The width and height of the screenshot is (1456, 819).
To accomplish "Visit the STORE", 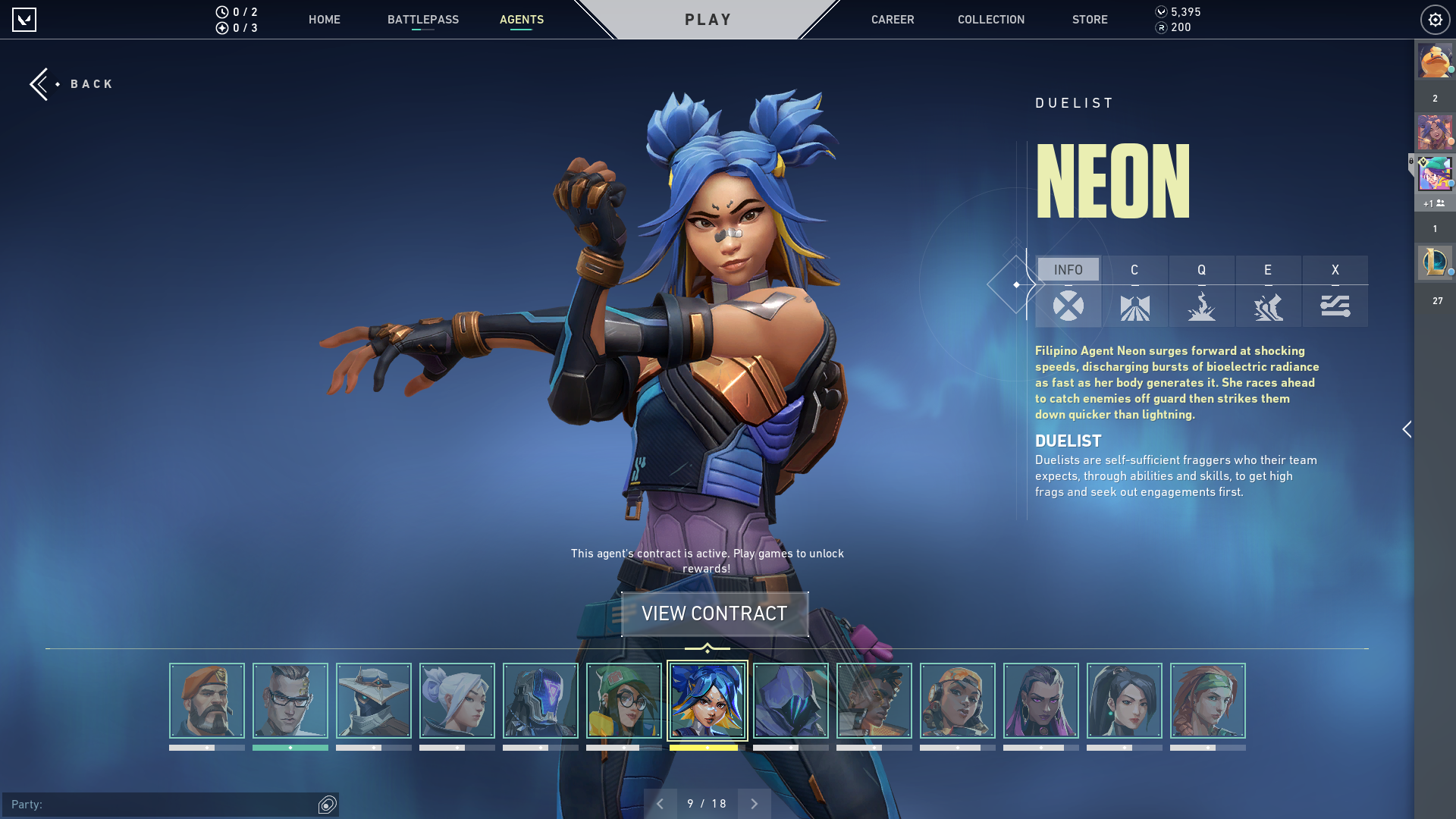I will (1089, 20).
